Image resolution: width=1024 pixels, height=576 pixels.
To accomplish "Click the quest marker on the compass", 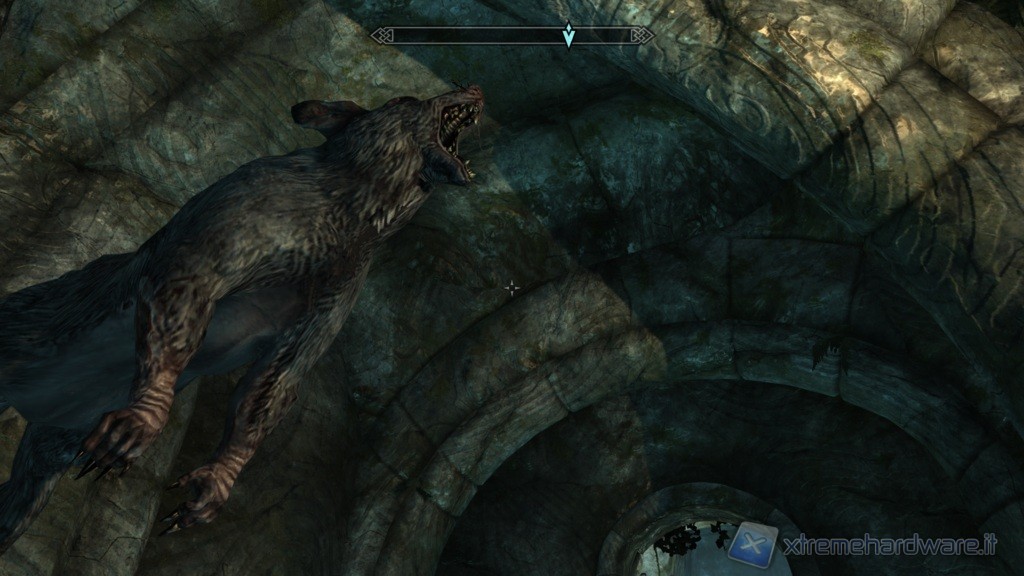I will [568, 36].
